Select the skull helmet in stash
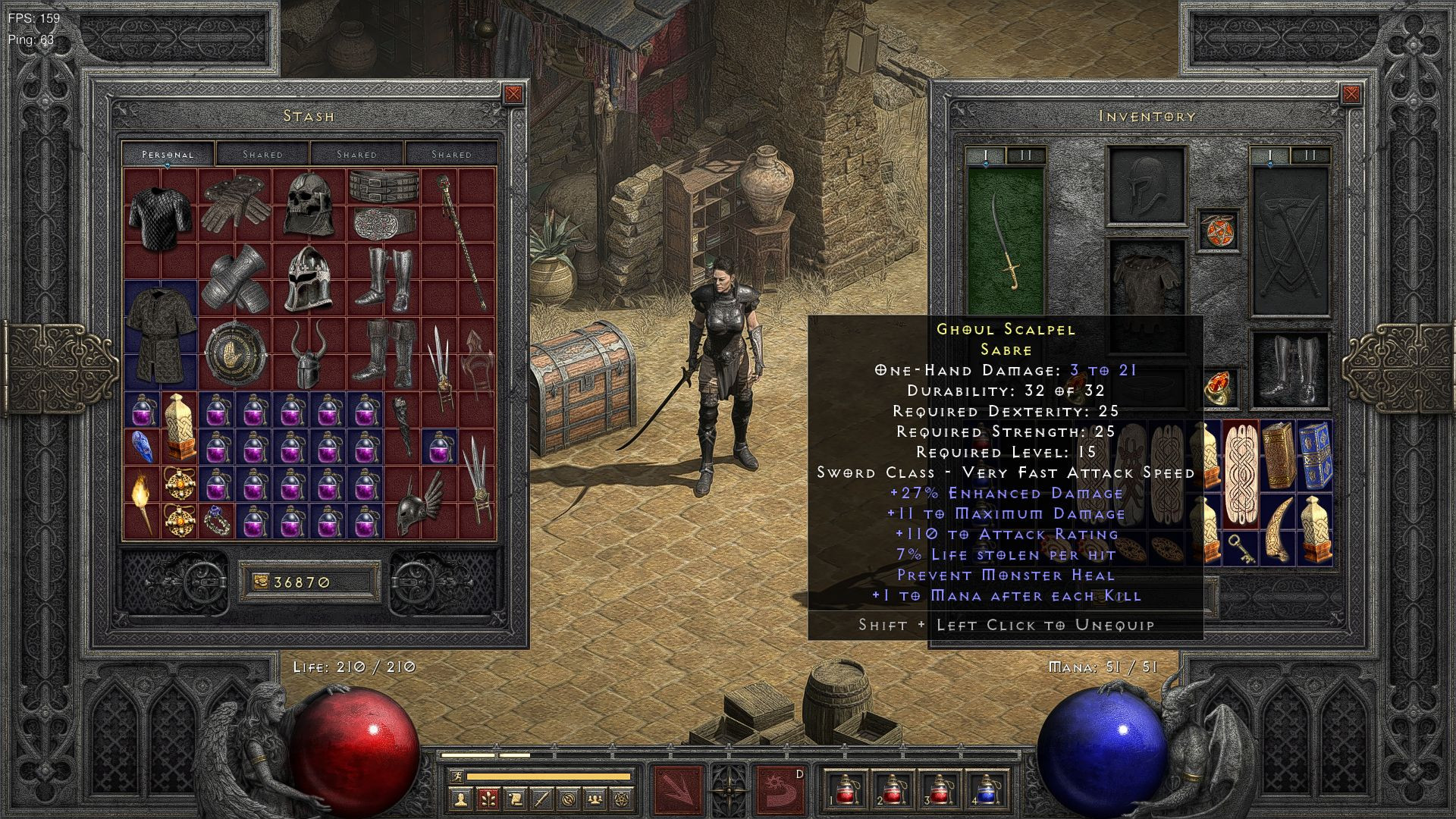Viewport: 1456px width, 819px height. coord(309,202)
